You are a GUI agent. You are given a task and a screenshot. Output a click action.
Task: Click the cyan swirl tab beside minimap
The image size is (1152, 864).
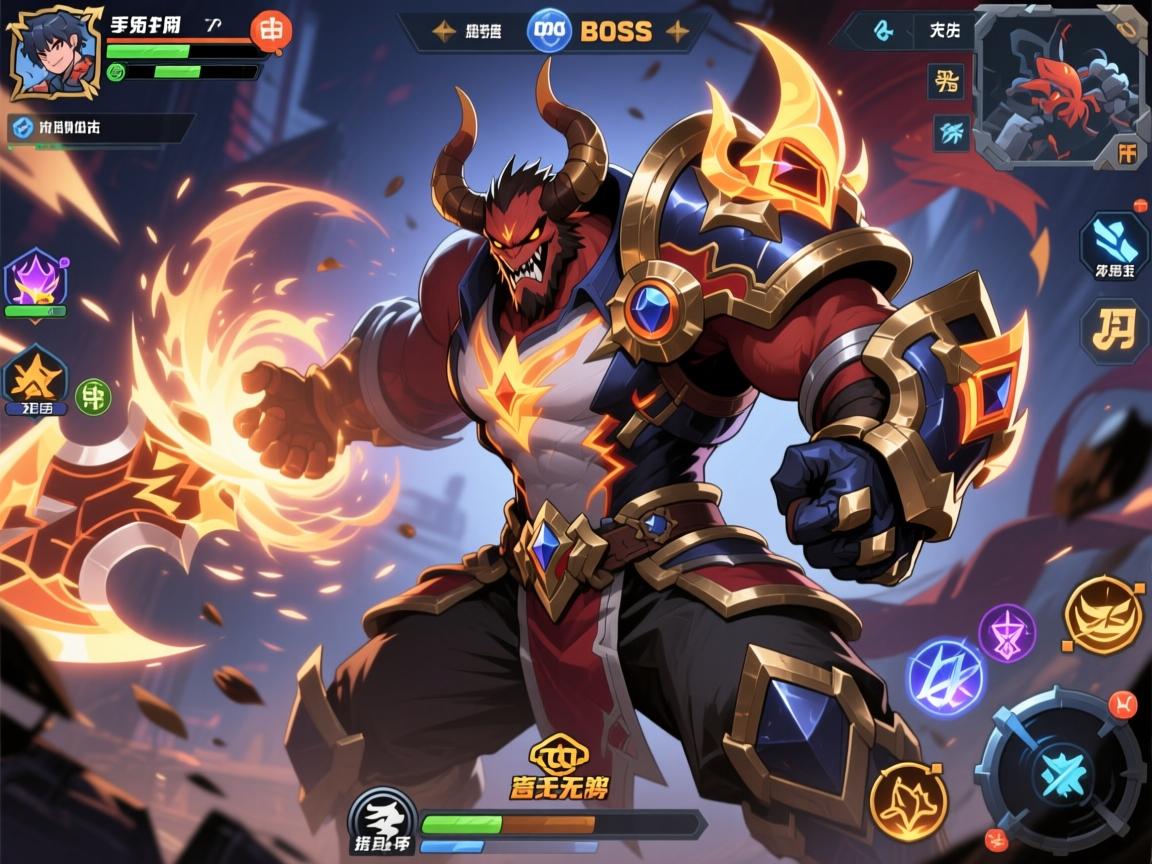click(882, 30)
